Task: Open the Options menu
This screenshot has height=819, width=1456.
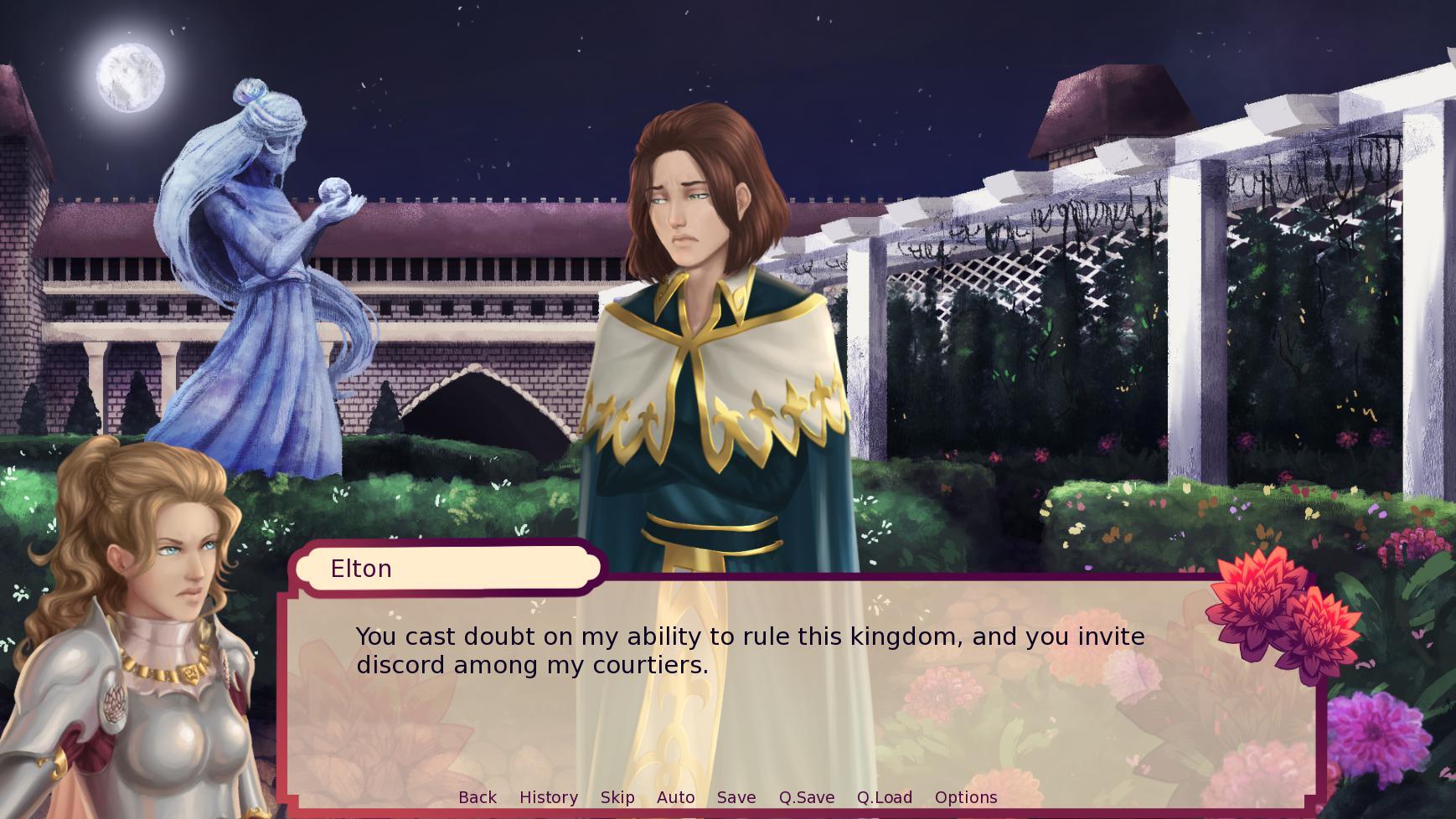Action: pos(966,797)
